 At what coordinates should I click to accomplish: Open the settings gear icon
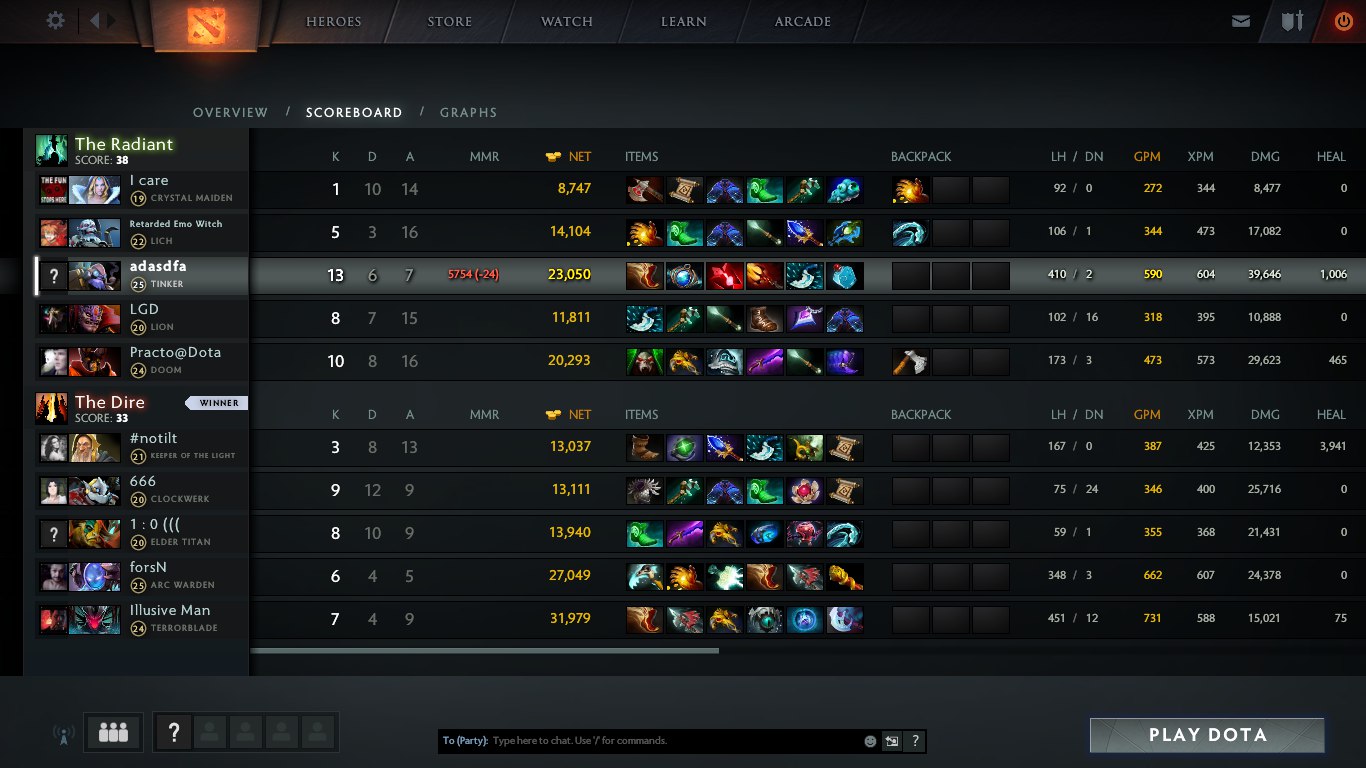(x=56, y=21)
